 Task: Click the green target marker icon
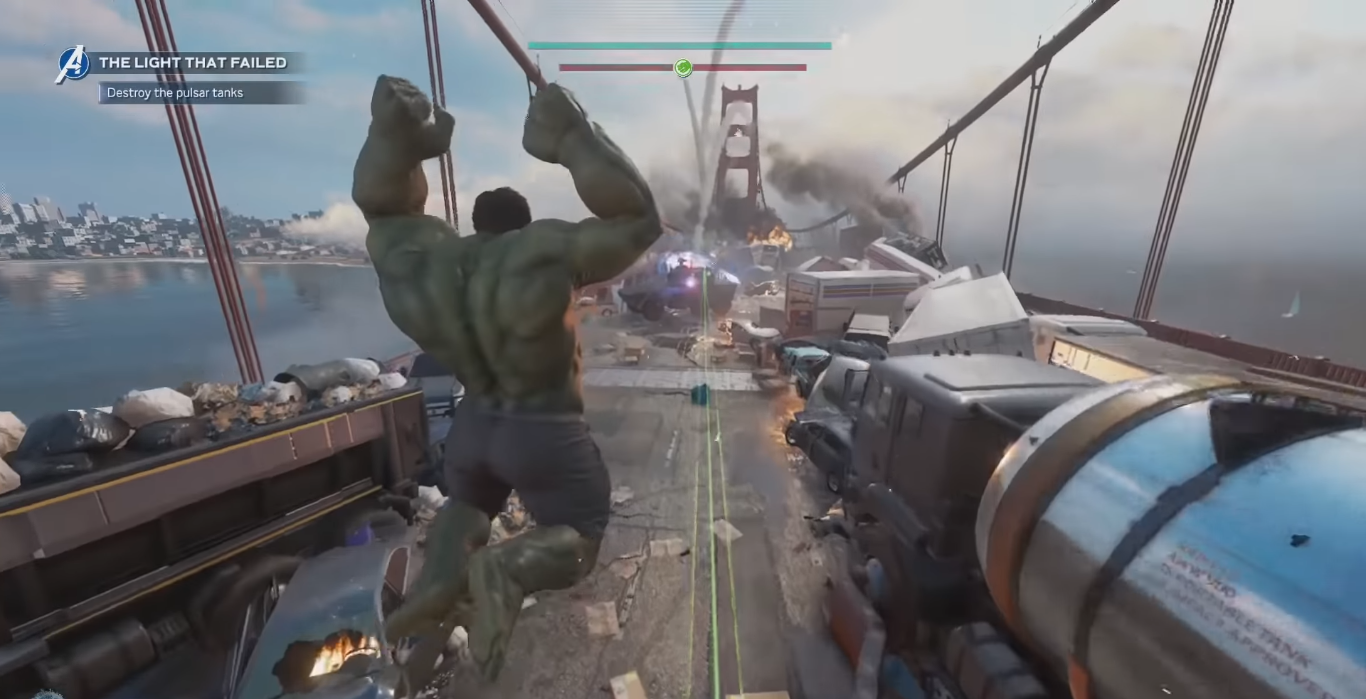pyautogui.click(x=683, y=68)
